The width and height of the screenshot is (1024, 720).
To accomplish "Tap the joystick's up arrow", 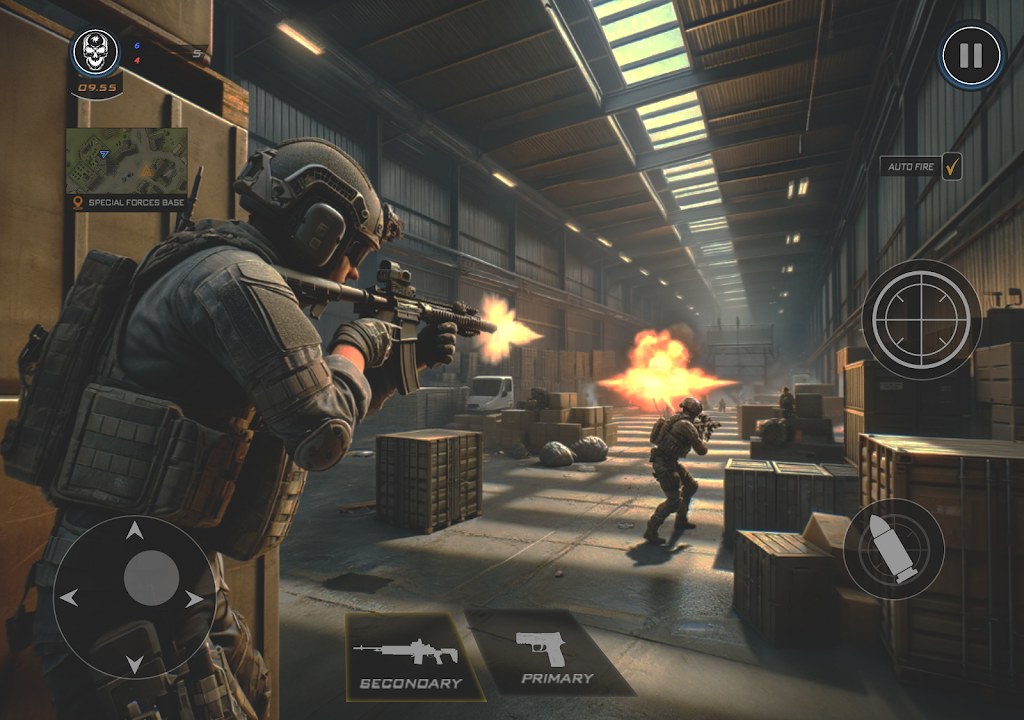I will 133,534.
